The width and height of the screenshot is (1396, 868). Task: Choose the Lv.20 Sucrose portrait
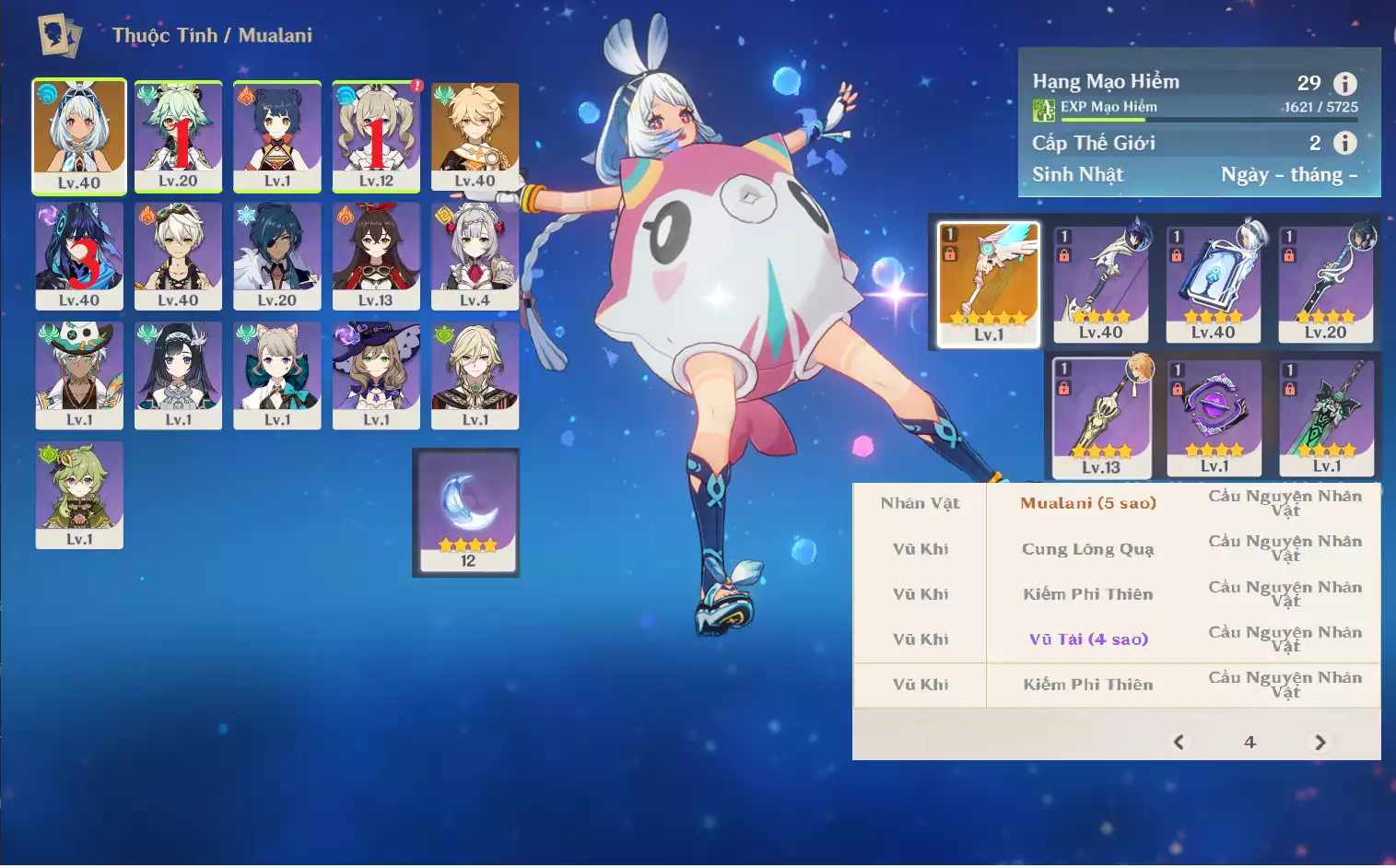point(178,135)
